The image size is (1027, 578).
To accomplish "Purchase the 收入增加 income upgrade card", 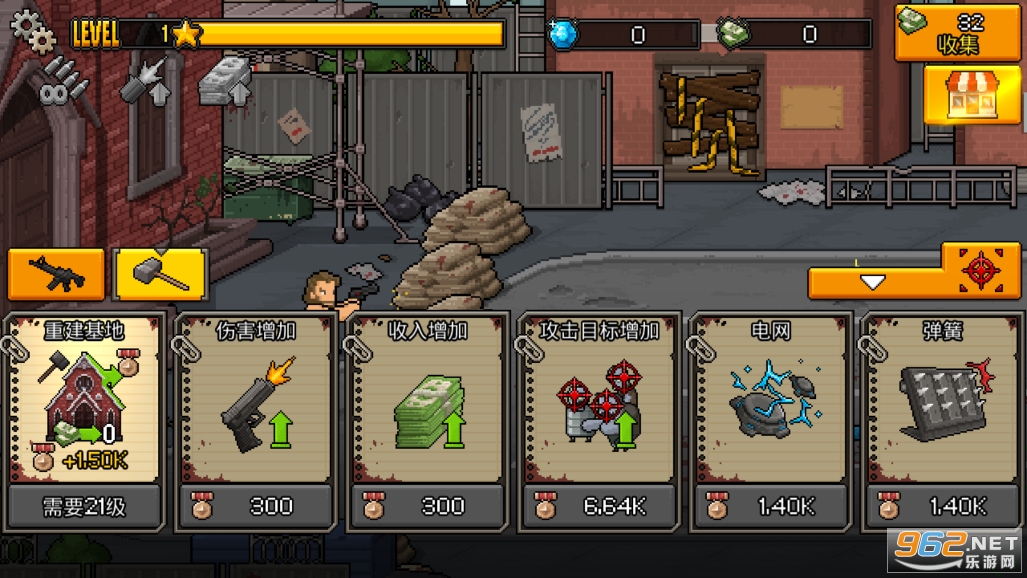I will click(428, 420).
